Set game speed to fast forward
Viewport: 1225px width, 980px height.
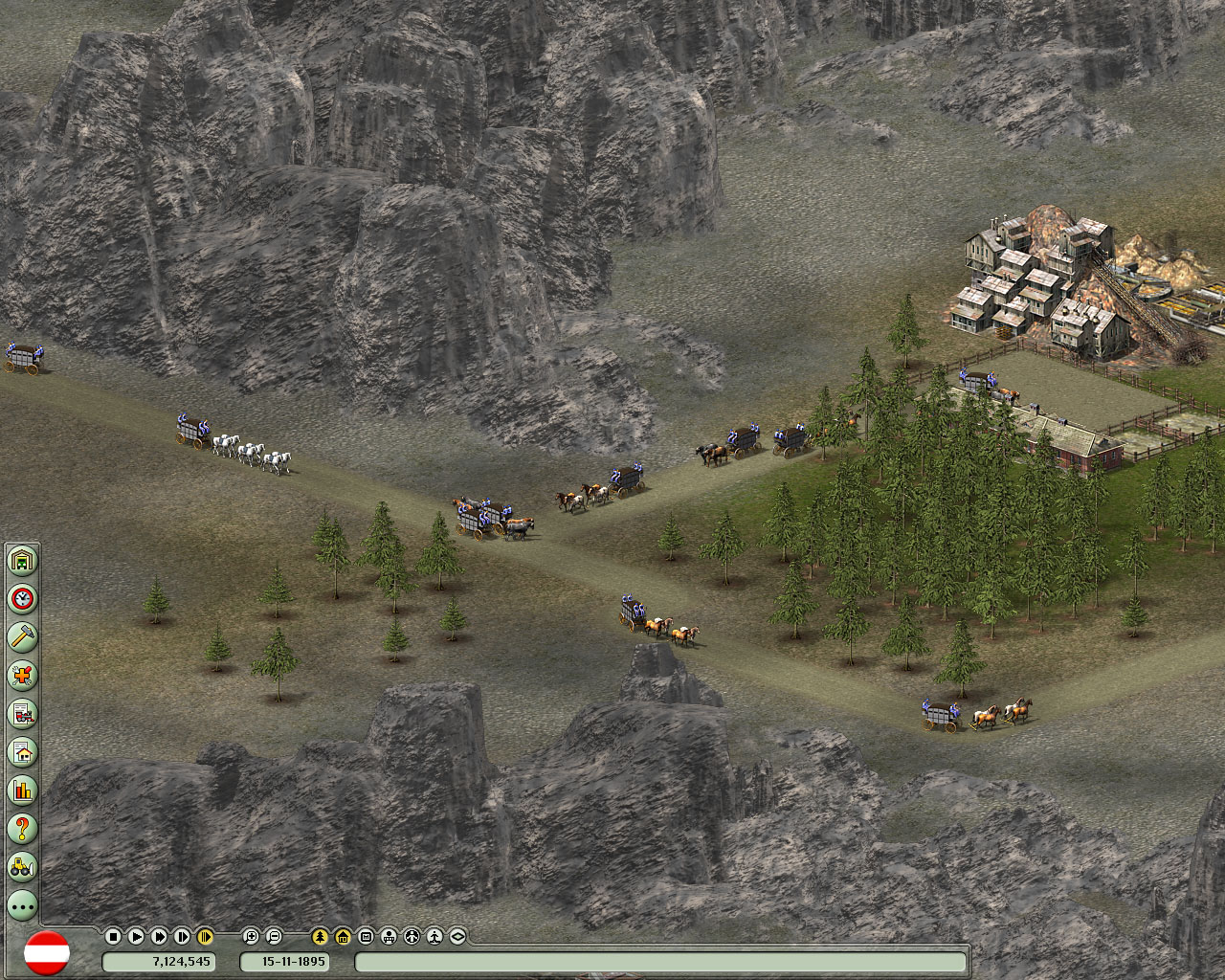[x=159, y=936]
